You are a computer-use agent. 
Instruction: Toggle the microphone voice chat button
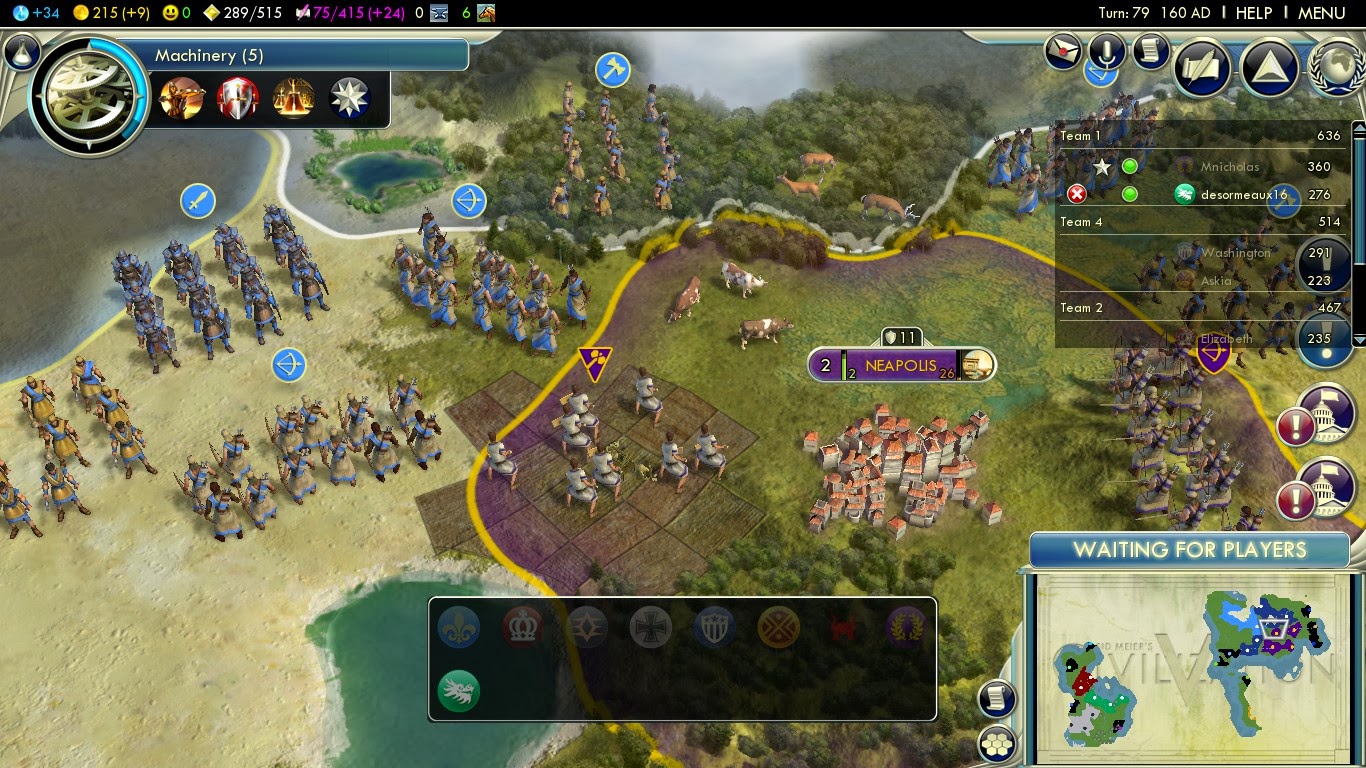click(1108, 49)
